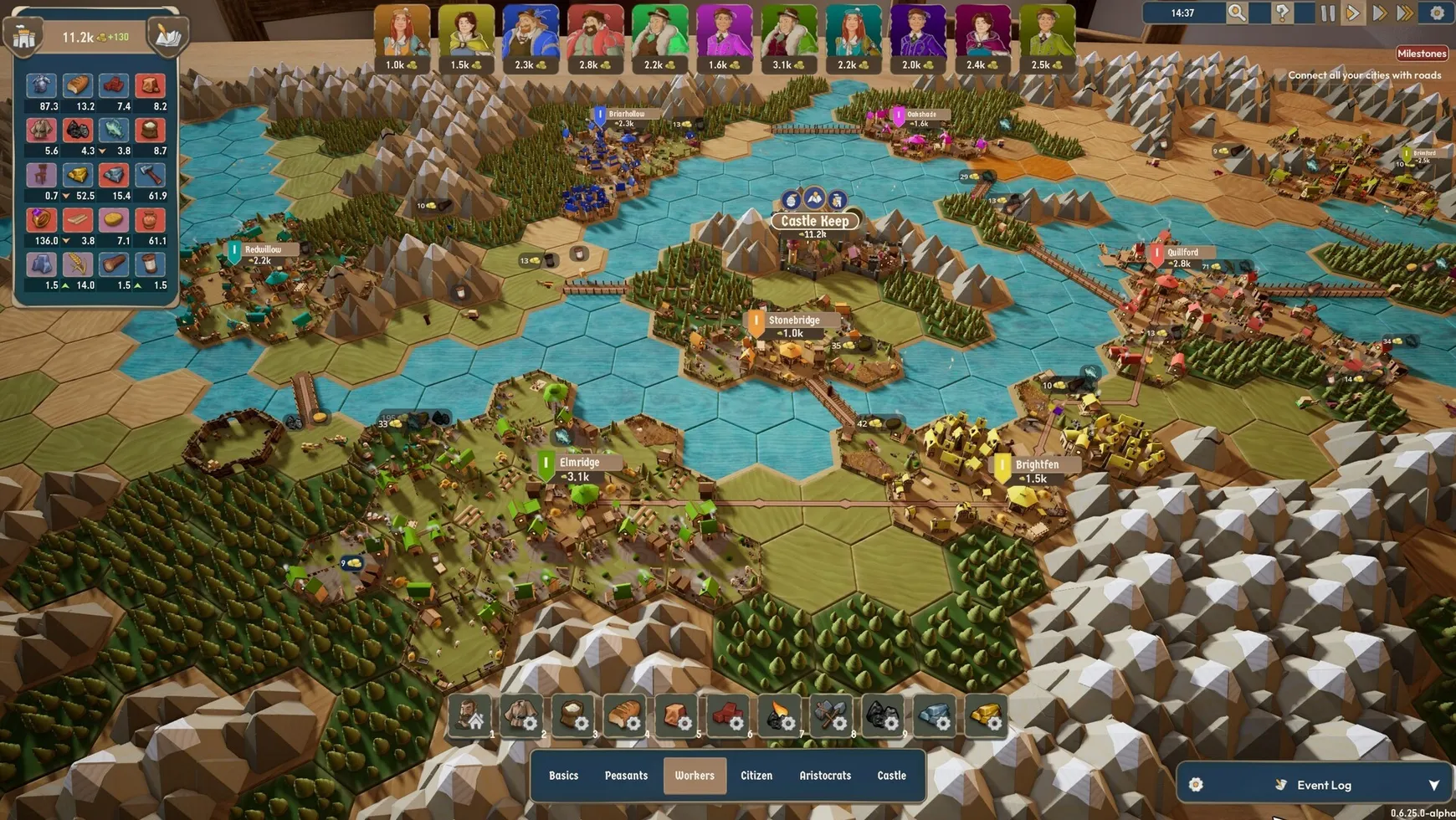The image size is (1456, 820).
Task: Click the castle icon in resource panel
Action: (x=24, y=37)
